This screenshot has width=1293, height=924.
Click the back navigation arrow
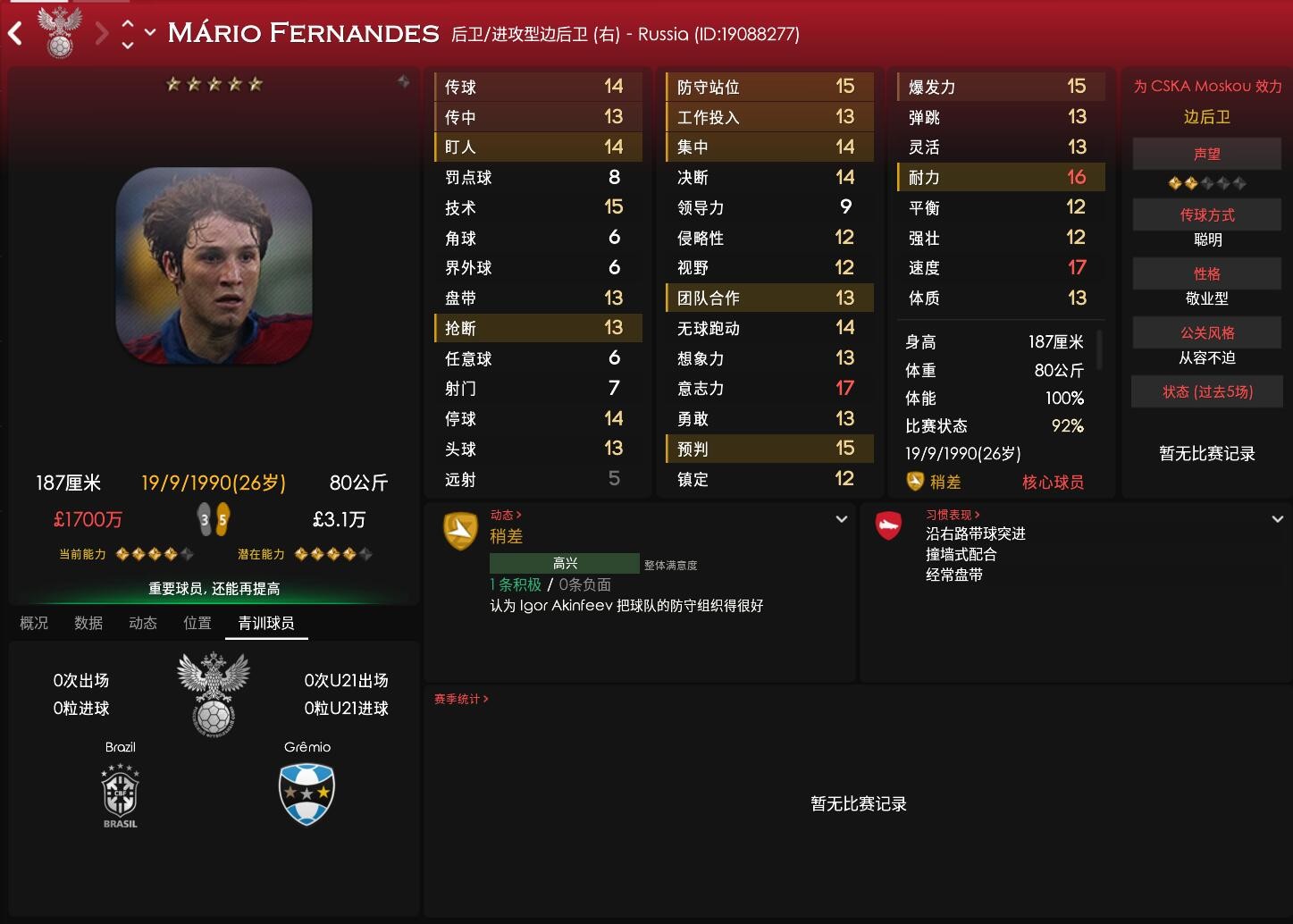(x=14, y=33)
